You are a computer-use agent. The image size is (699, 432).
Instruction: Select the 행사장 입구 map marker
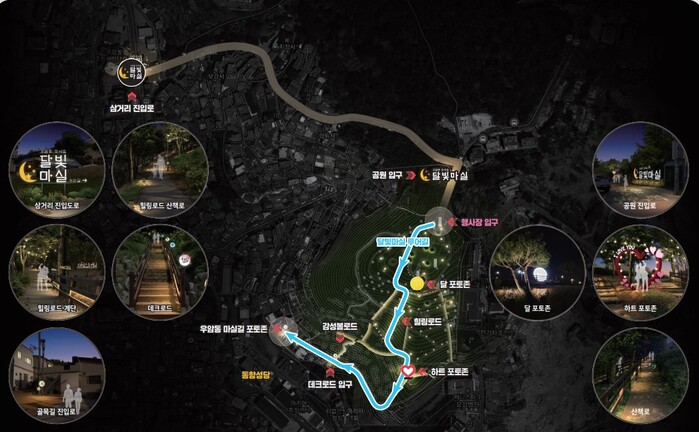point(438,222)
